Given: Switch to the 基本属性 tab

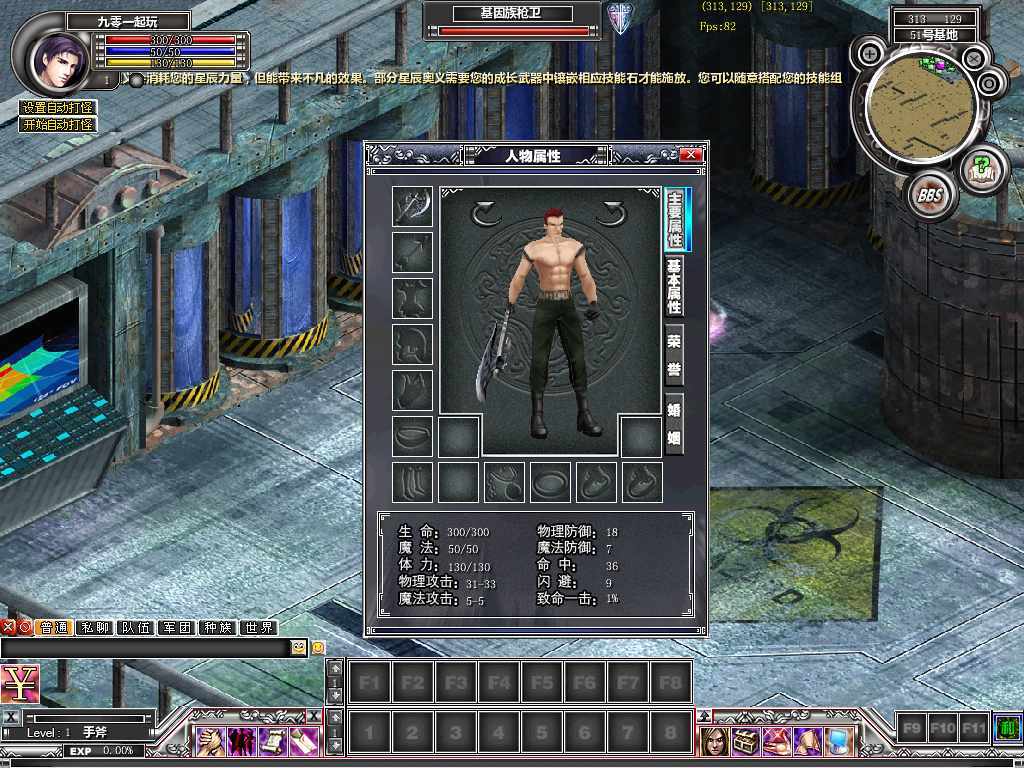Looking at the screenshot, I should click(x=675, y=287).
